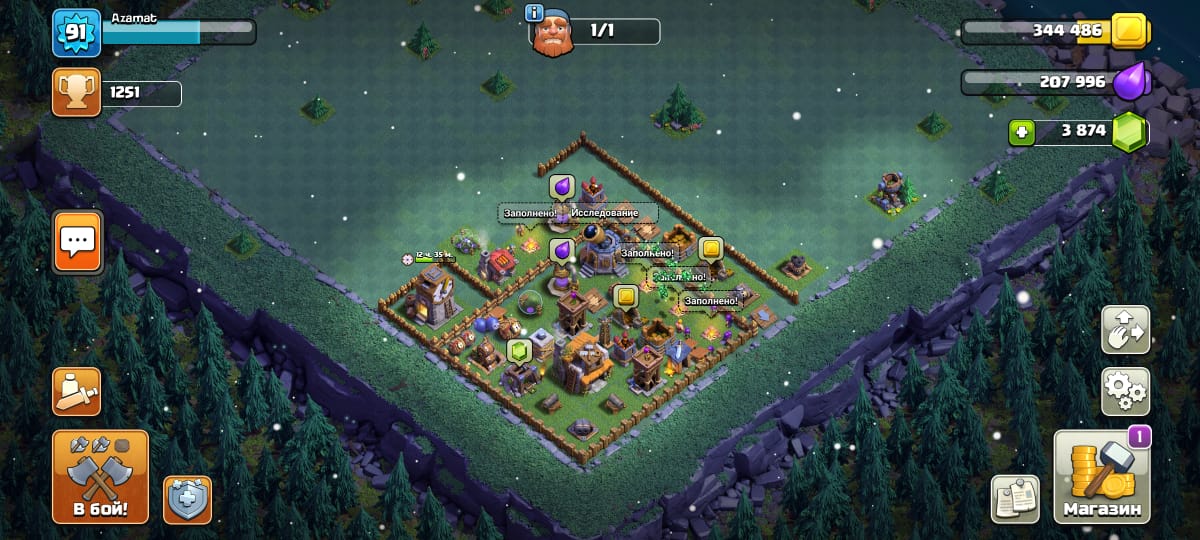Show master builder info icon
This screenshot has width=1200, height=540.
point(534,13)
